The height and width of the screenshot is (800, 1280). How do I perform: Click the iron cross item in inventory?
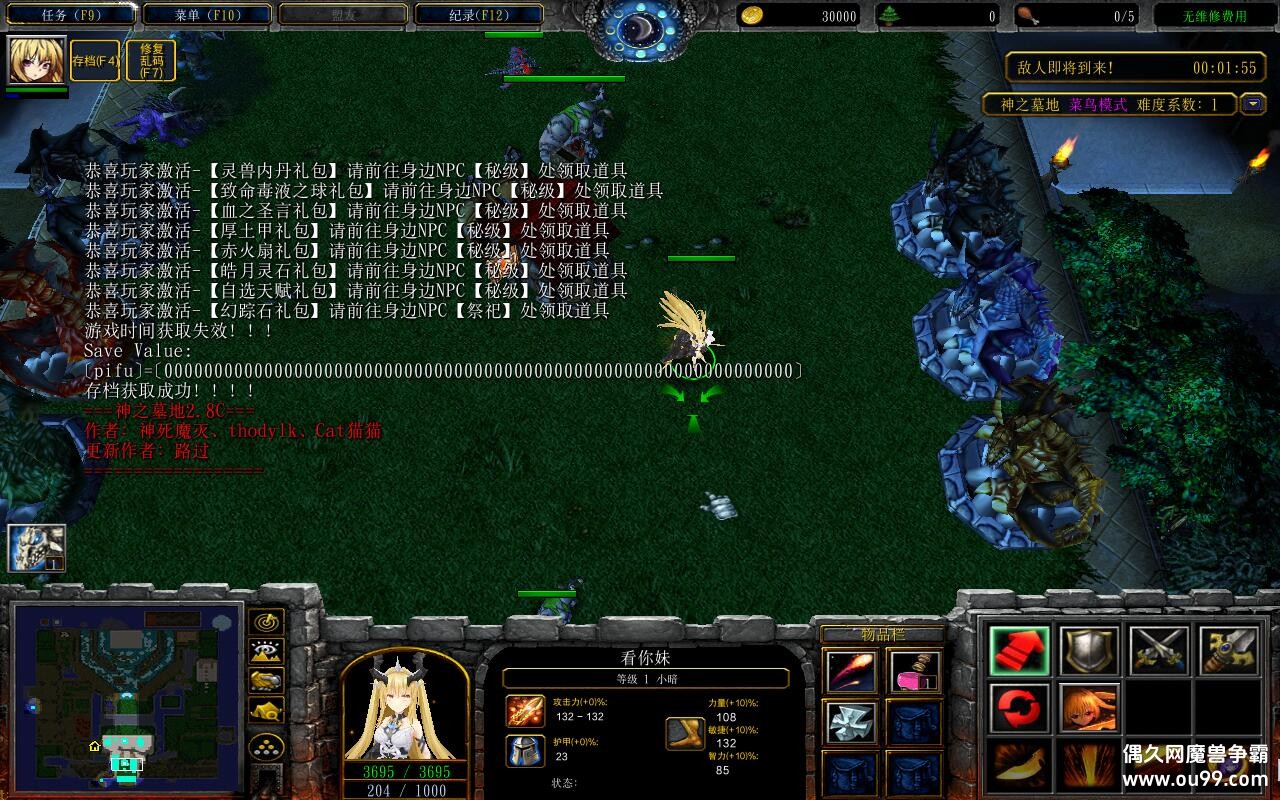coord(851,722)
